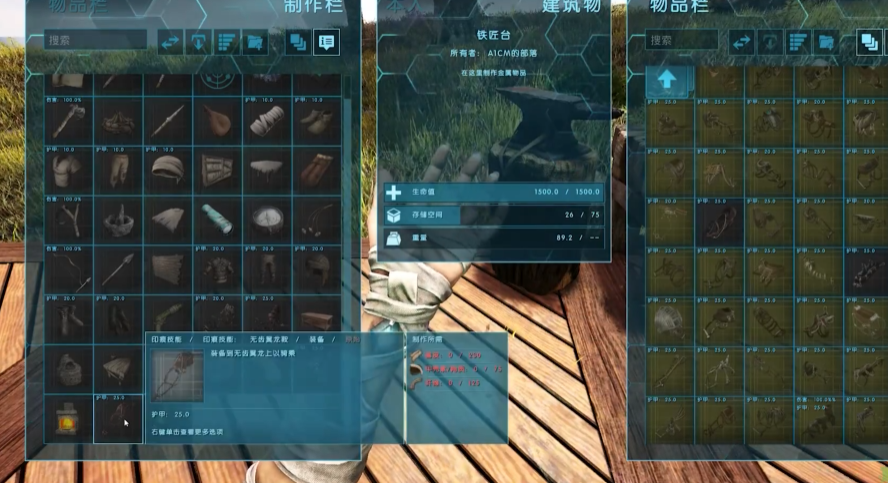This screenshot has height=483, width=888.
Task: Select the refining forge slot
Action: [x=69, y=418]
